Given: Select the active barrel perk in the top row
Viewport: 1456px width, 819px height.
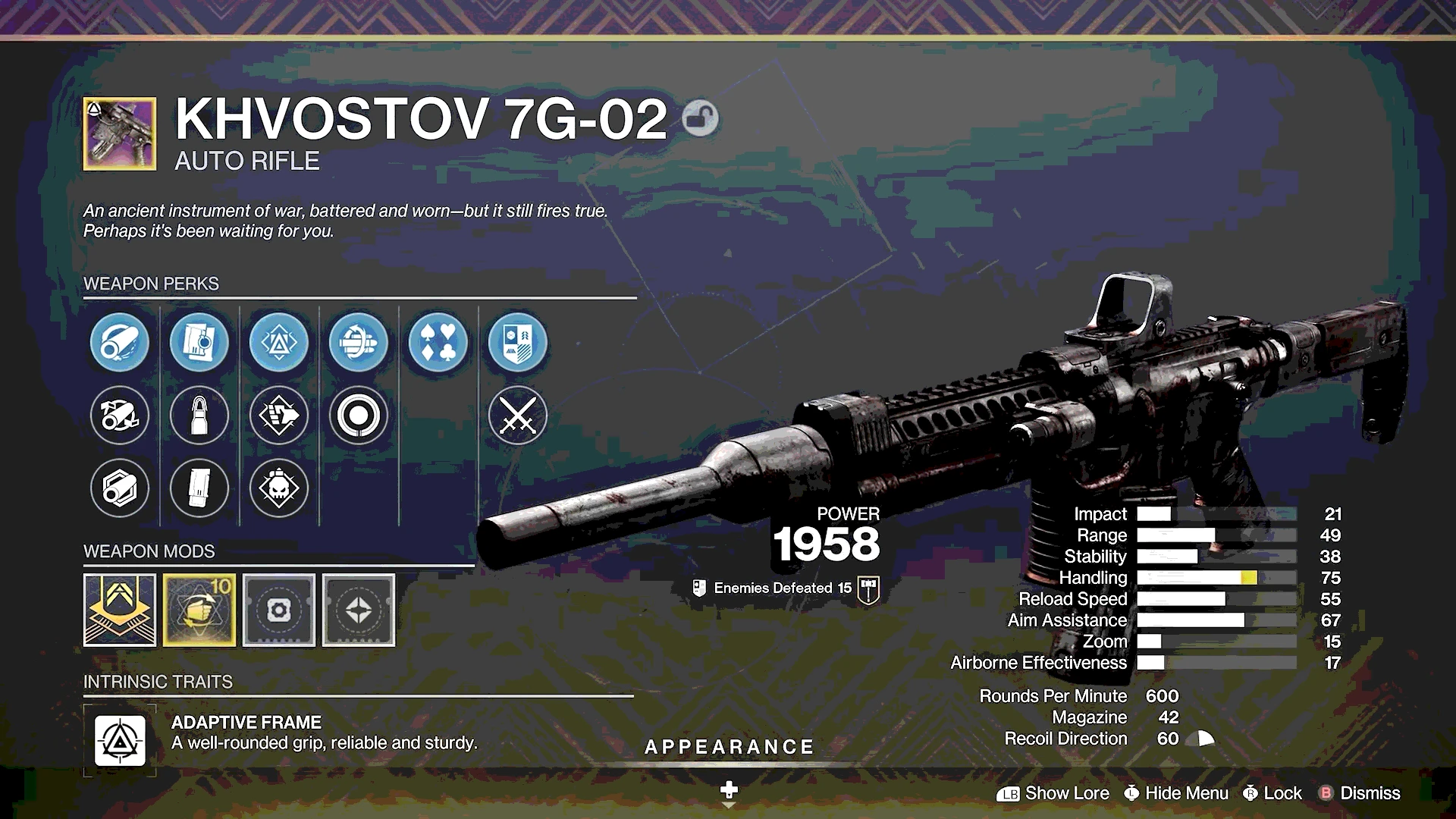Looking at the screenshot, I should tap(120, 343).
